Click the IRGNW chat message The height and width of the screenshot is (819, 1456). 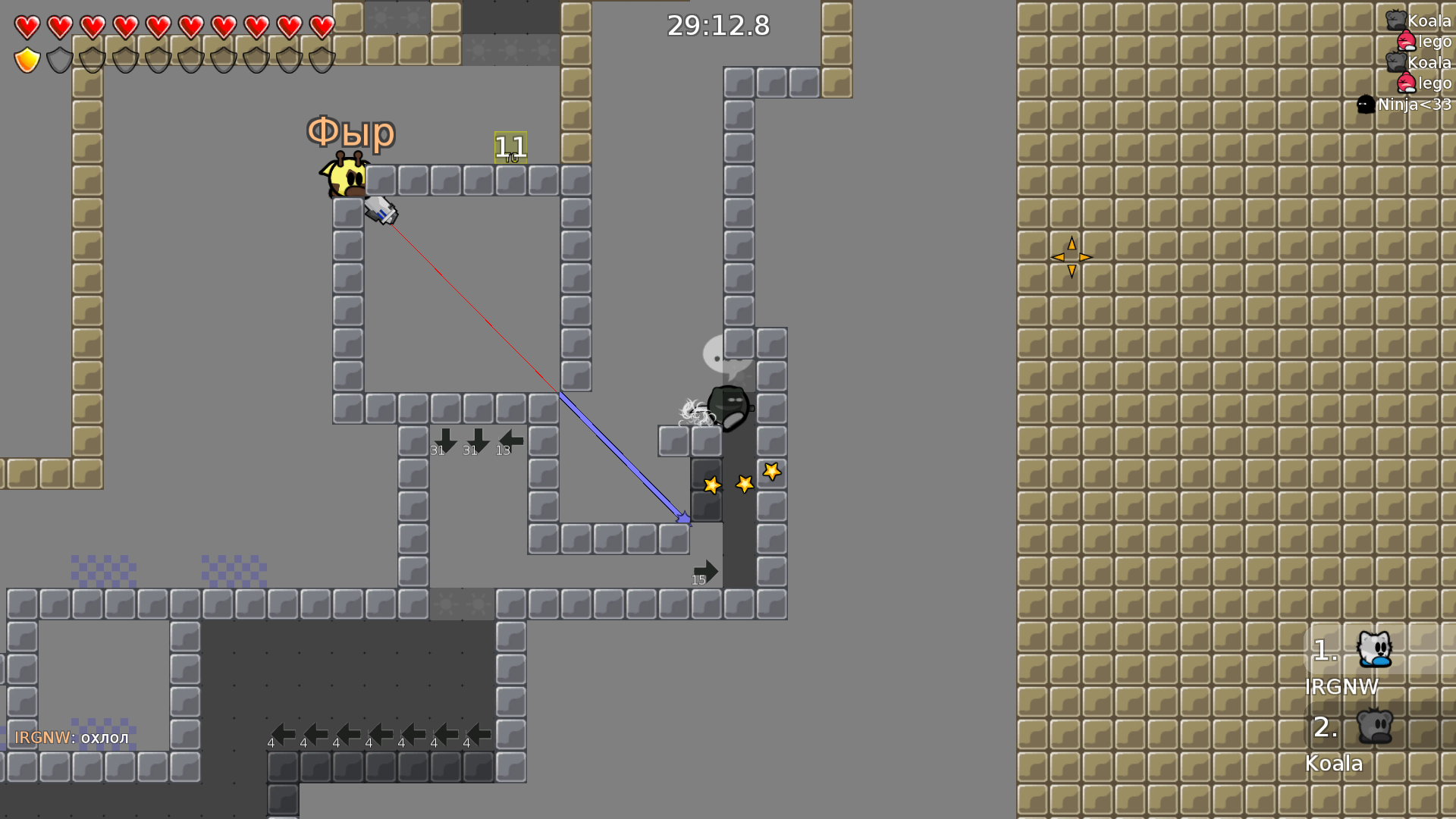72,736
